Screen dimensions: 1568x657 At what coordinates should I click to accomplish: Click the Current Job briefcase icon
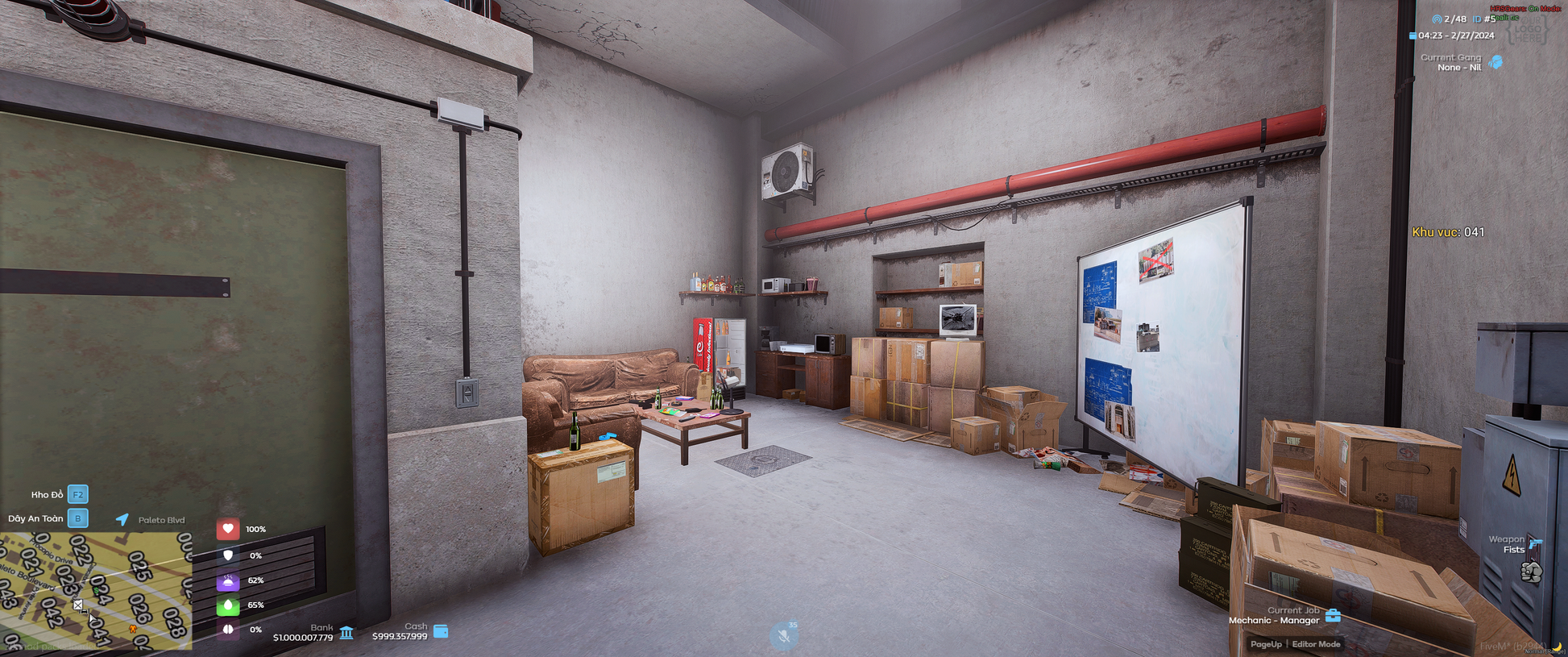click(1333, 616)
